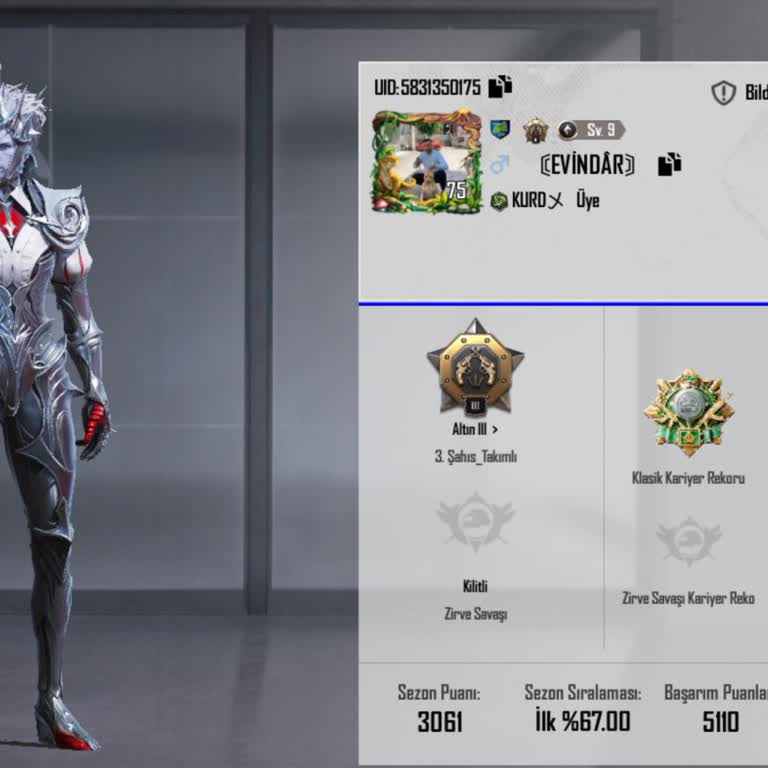768x768 pixels.
Task: Copy the player UID number
Action: click(x=500, y=87)
